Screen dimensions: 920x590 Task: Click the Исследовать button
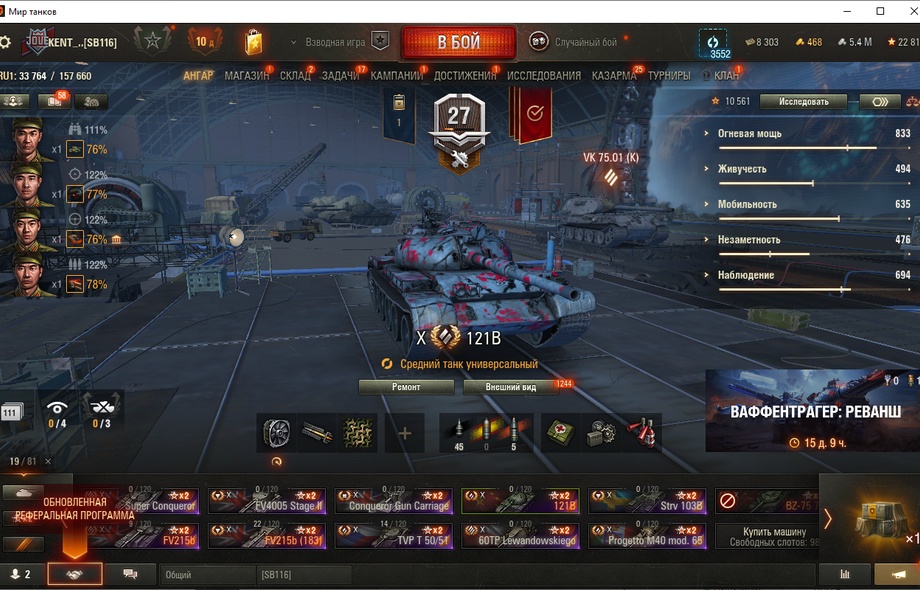point(802,102)
